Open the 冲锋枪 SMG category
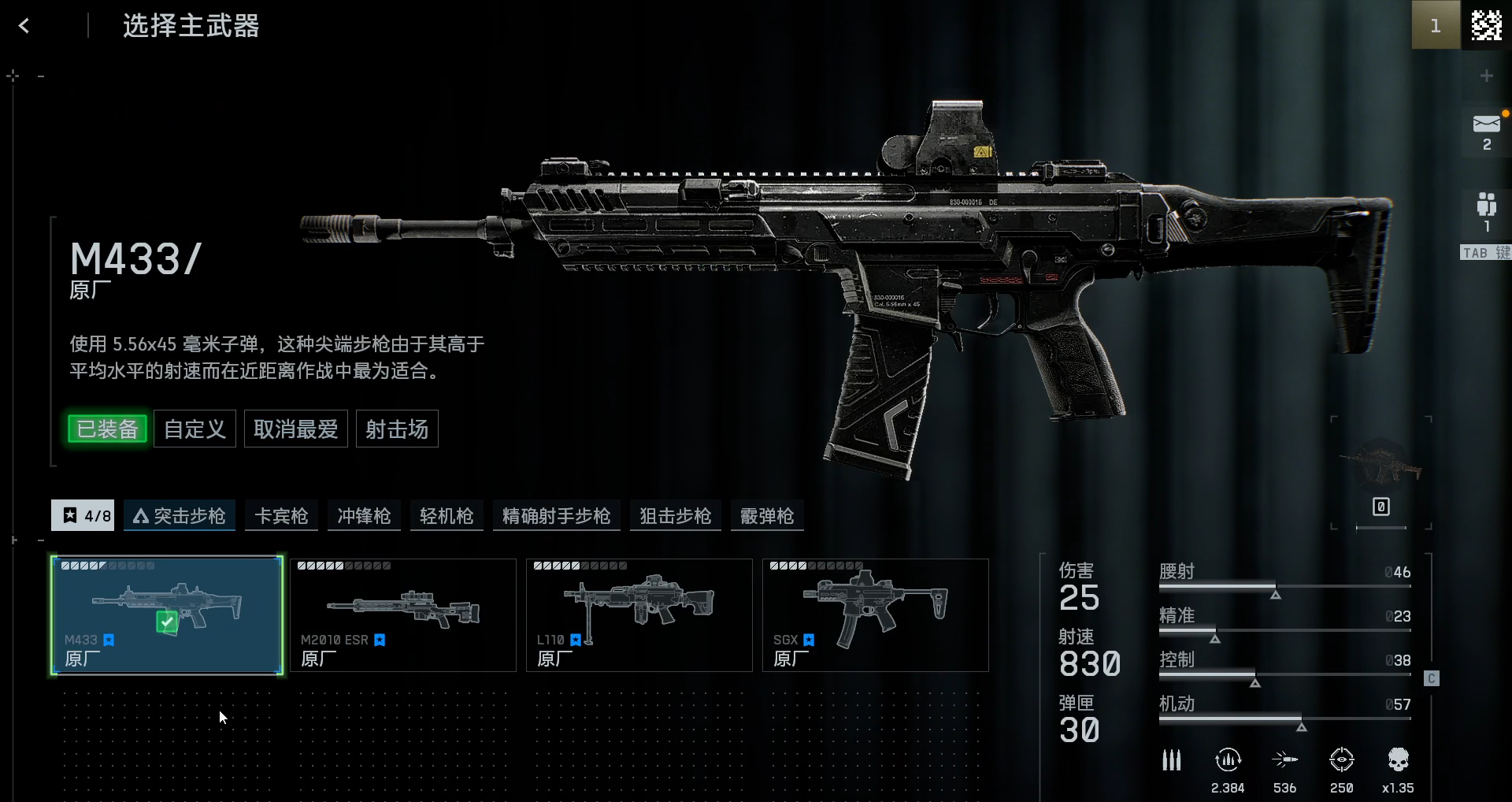Viewport: 1512px width, 802px height. [x=364, y=516]
